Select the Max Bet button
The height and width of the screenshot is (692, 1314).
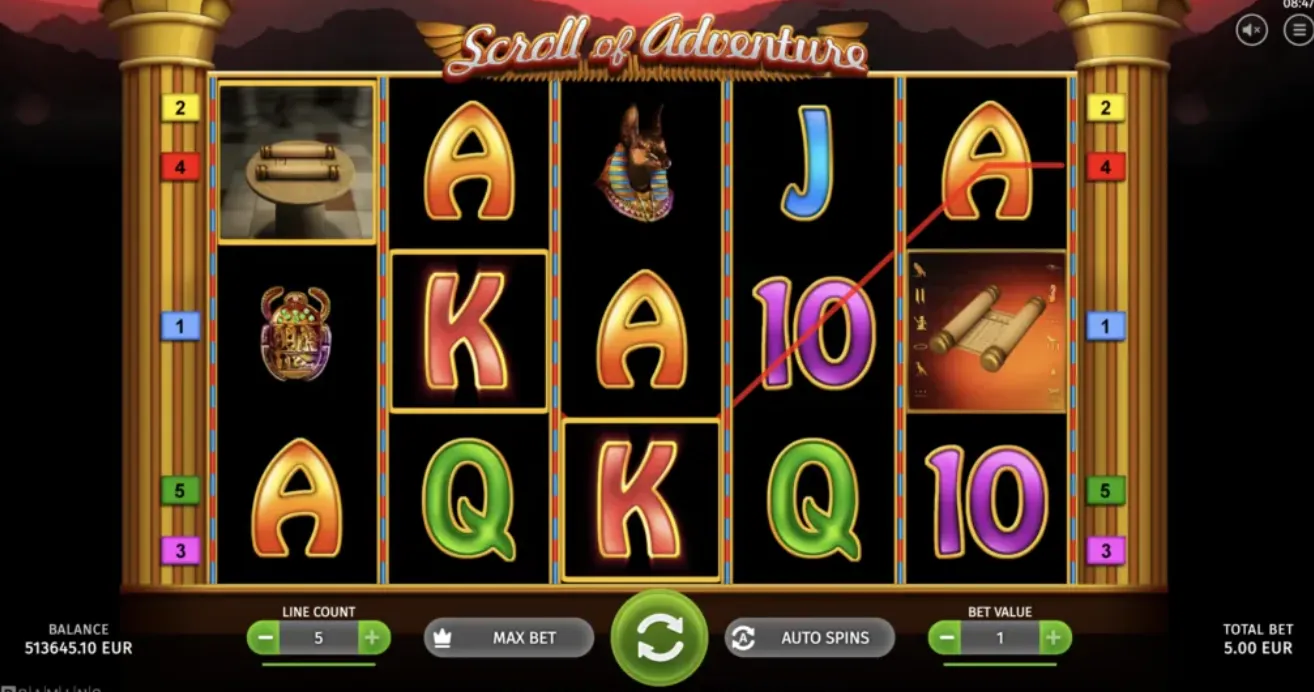click(x=509, y=638)
